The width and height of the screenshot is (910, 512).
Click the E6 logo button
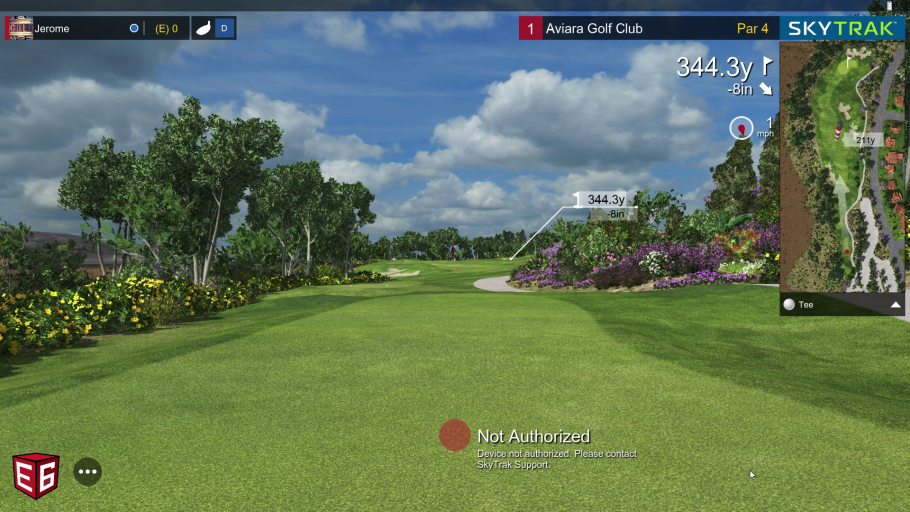click(x=36, y=475)
